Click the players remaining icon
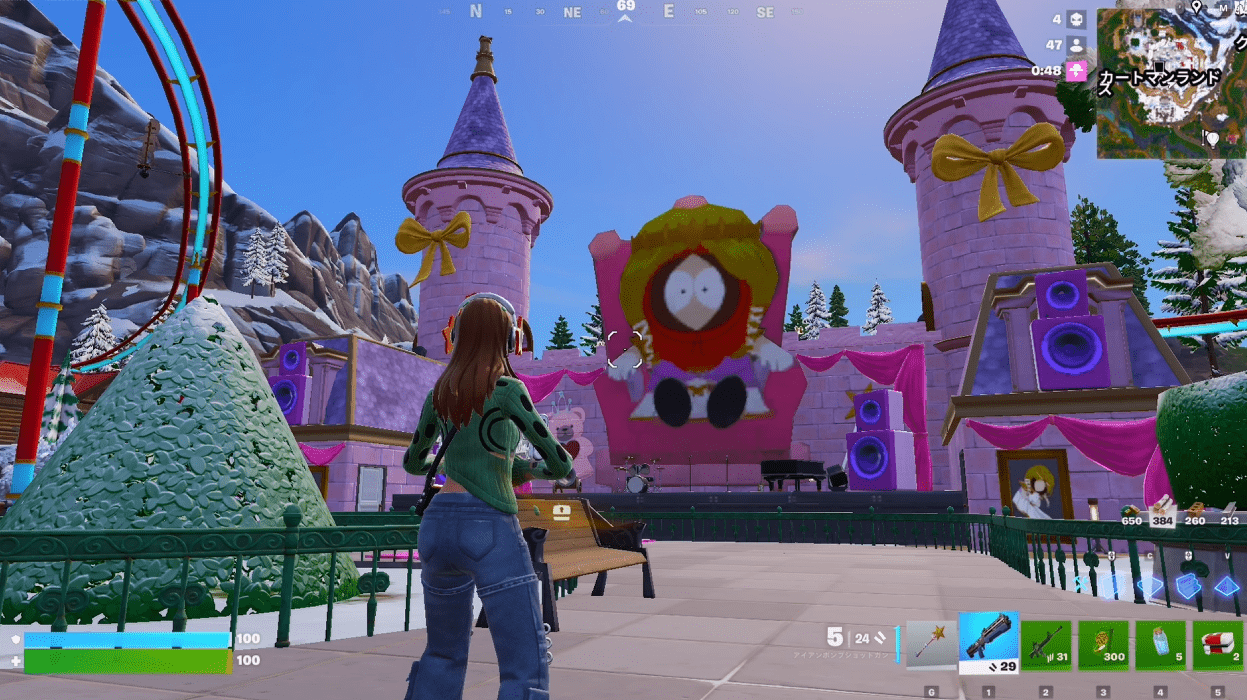 pos(1076,45)
